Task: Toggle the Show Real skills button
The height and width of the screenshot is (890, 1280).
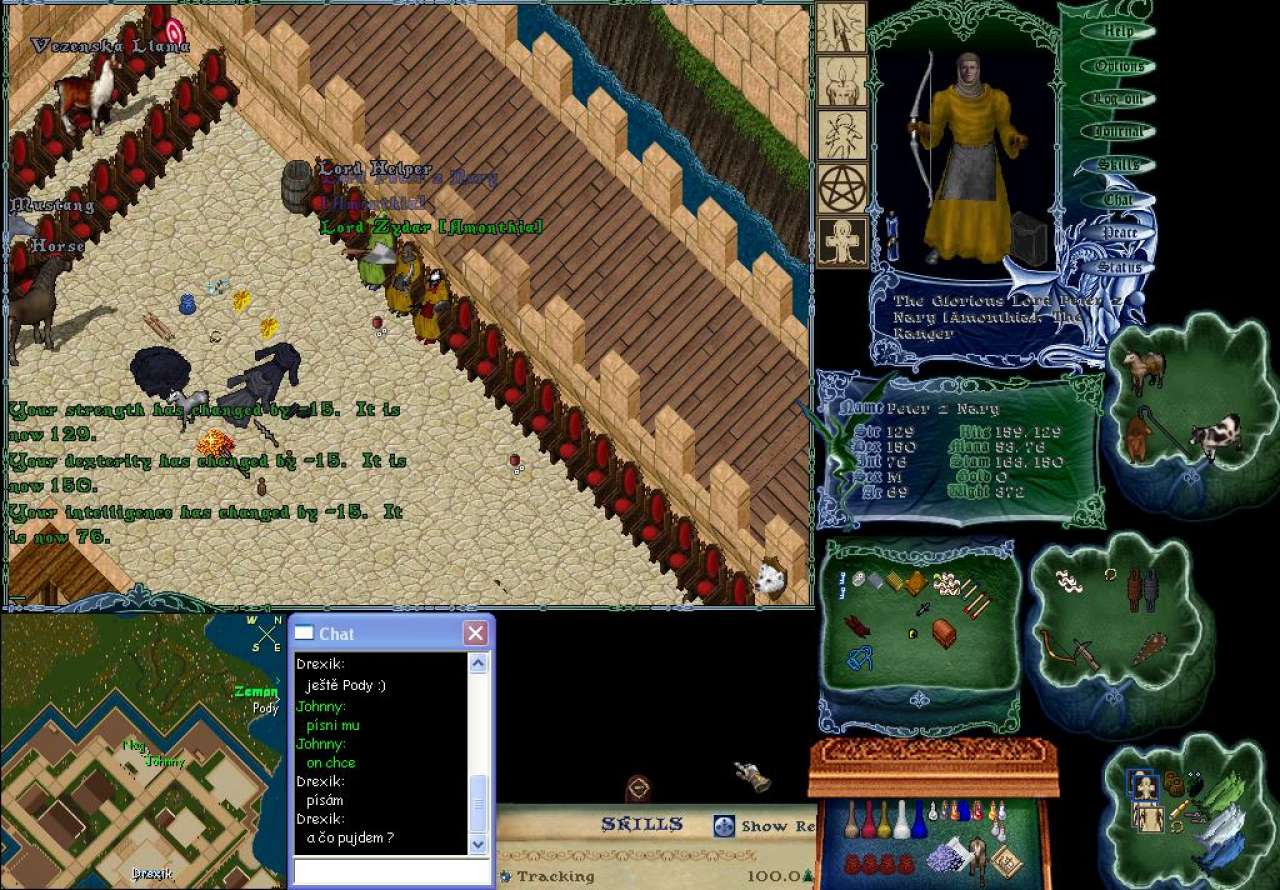Action: click(x=724, y=826)
